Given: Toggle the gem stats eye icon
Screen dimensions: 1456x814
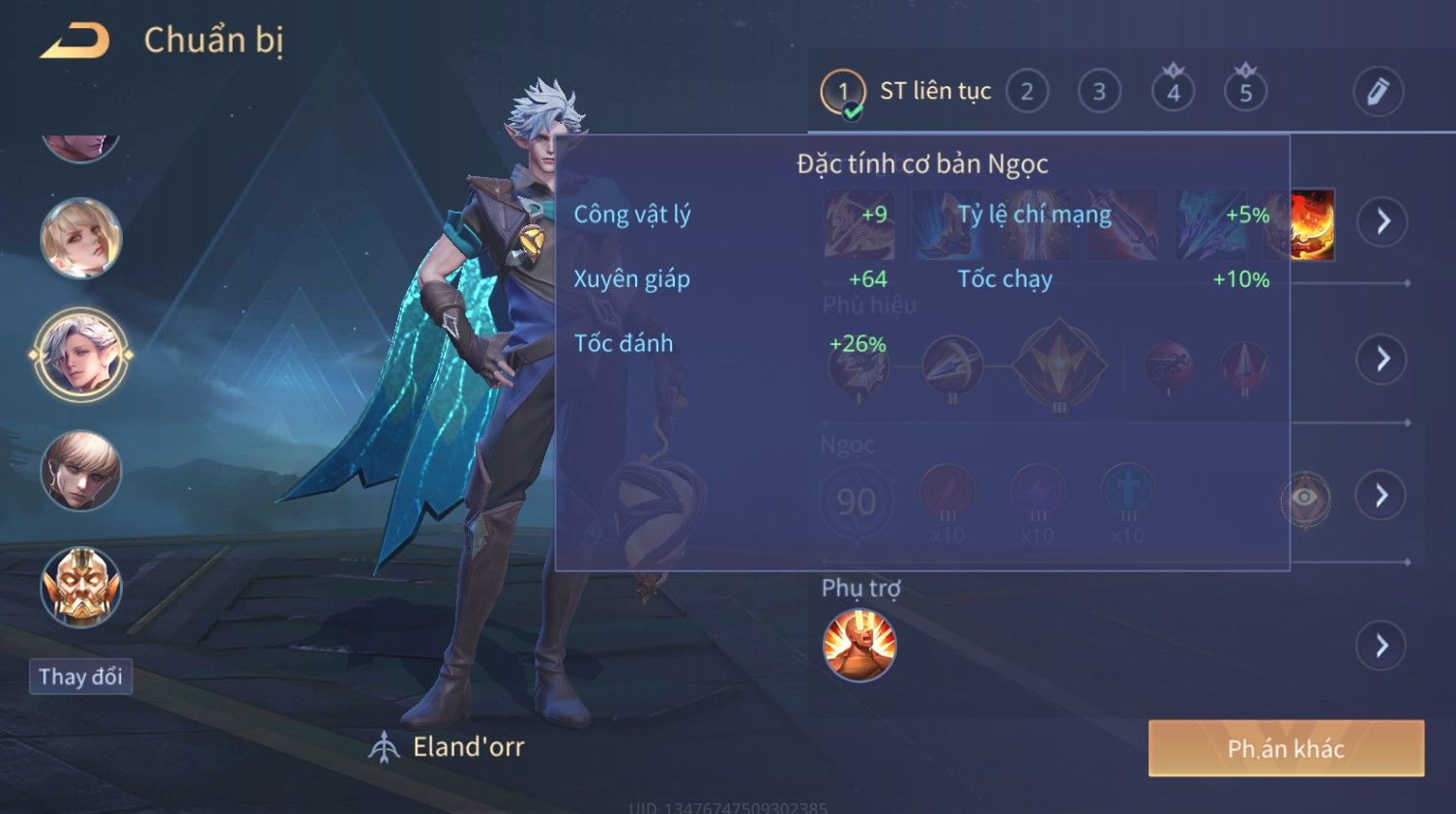Looking at the screenshot, I should coord(1304,497).
